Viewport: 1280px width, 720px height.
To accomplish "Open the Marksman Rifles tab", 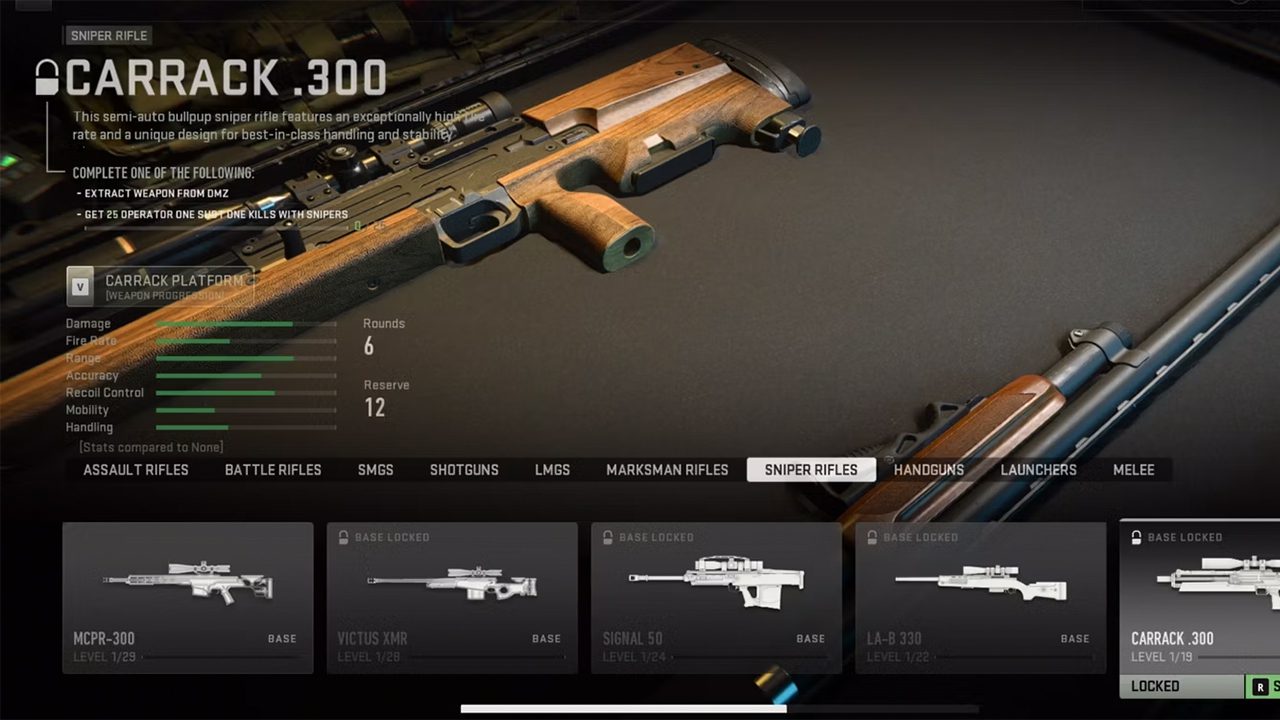I will (667, 470).
